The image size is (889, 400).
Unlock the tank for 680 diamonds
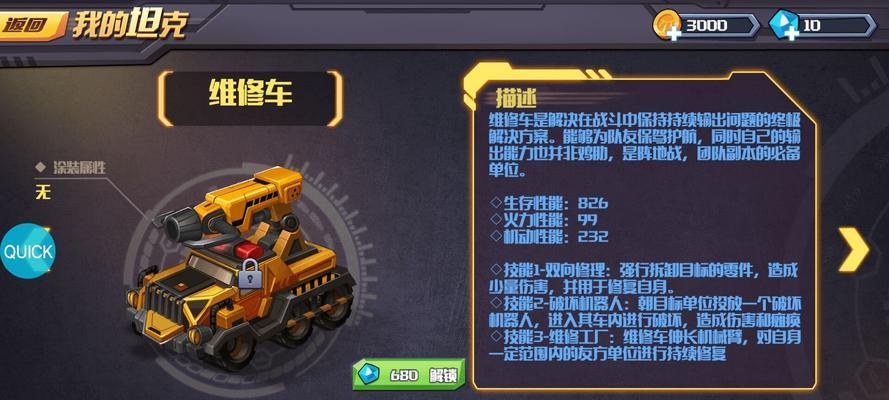pos(409,376)
